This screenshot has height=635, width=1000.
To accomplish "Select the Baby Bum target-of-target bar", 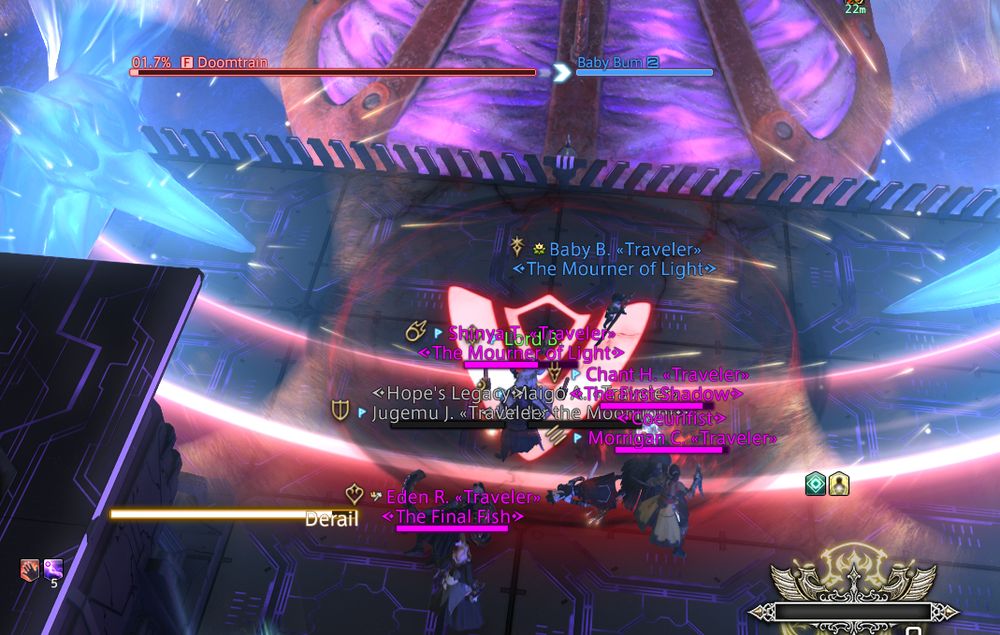I will coord(644,72).
